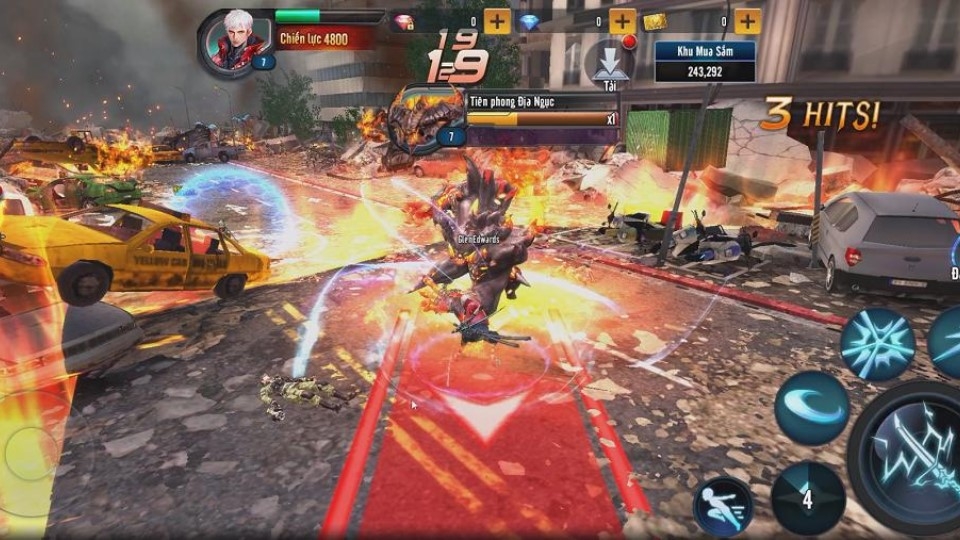The height and width of the screenshot is (540, 960).
Task: Activate the dash sprint ability
Action: (x=723, y=507)
